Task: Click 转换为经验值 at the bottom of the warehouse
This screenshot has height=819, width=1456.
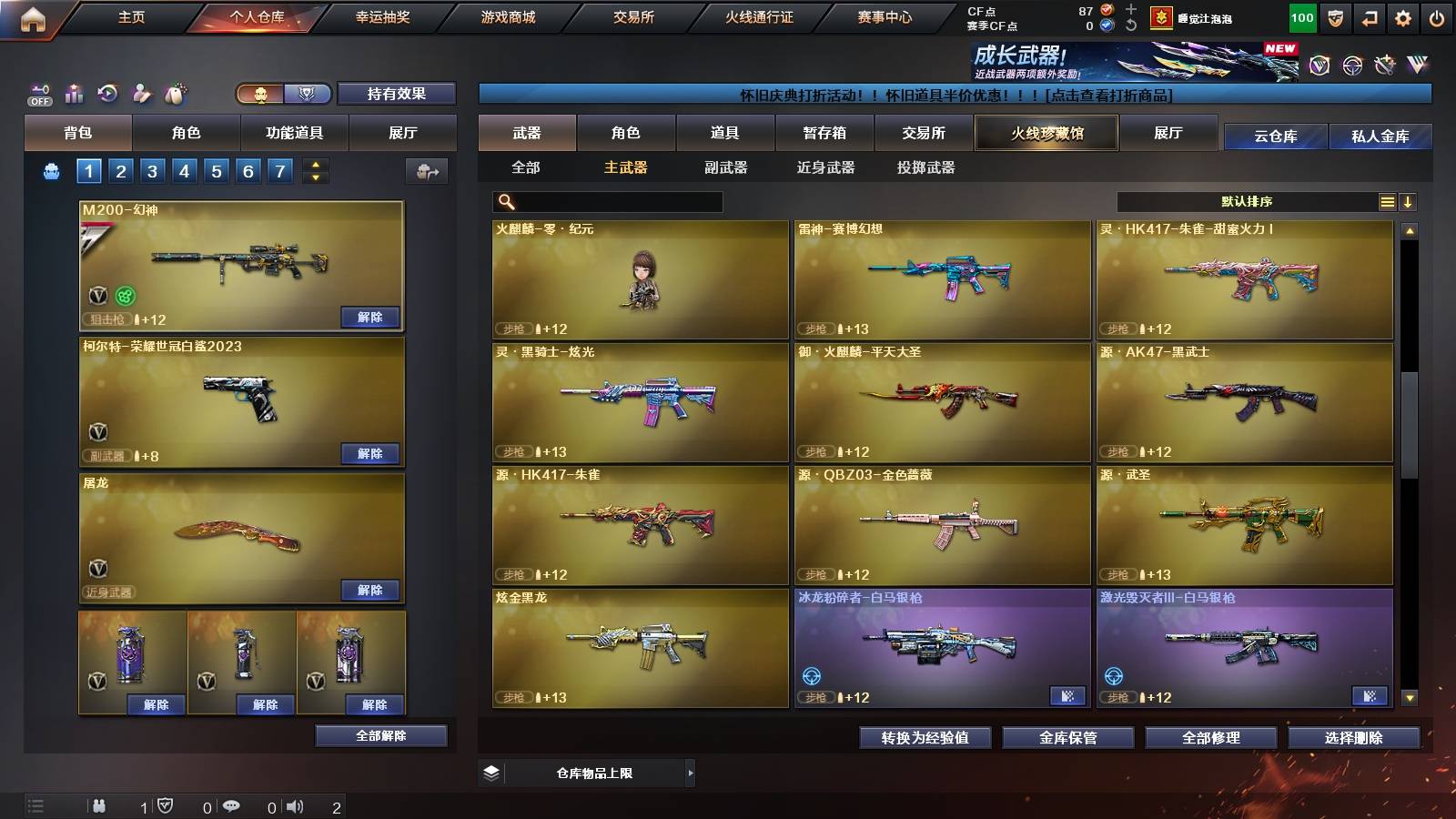Action: coord(924,738)
